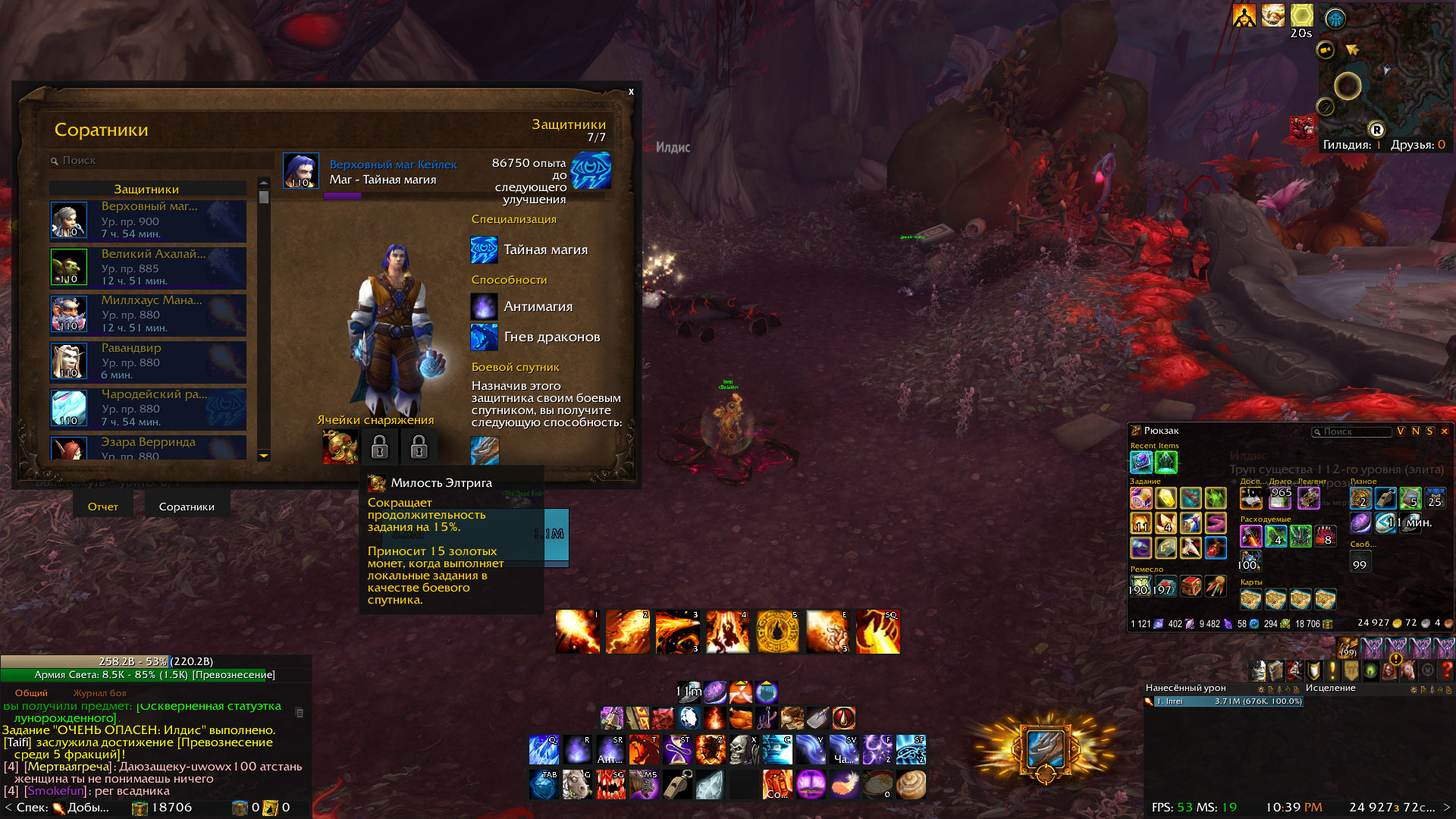Click the Милость Элтрига equipment slot
Viewport: 1456px width, 819px height.
pos(340,447)
